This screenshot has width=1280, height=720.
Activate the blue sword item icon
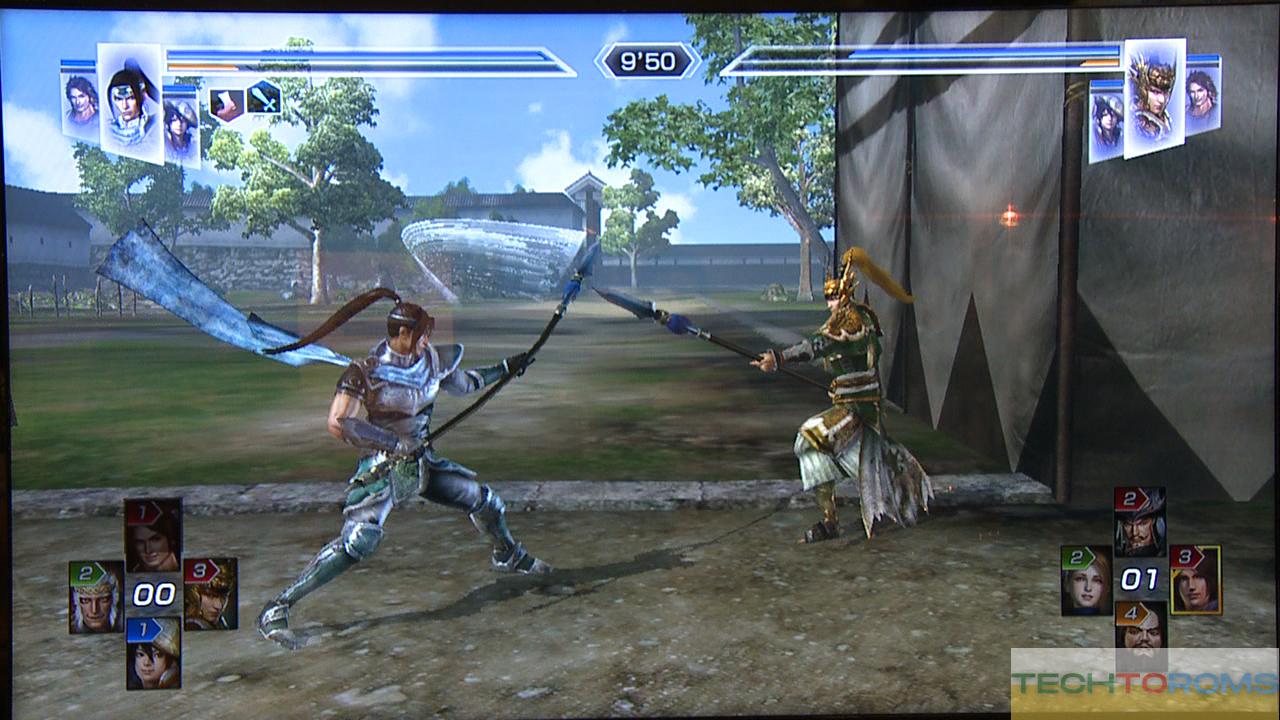click(264, 98)
